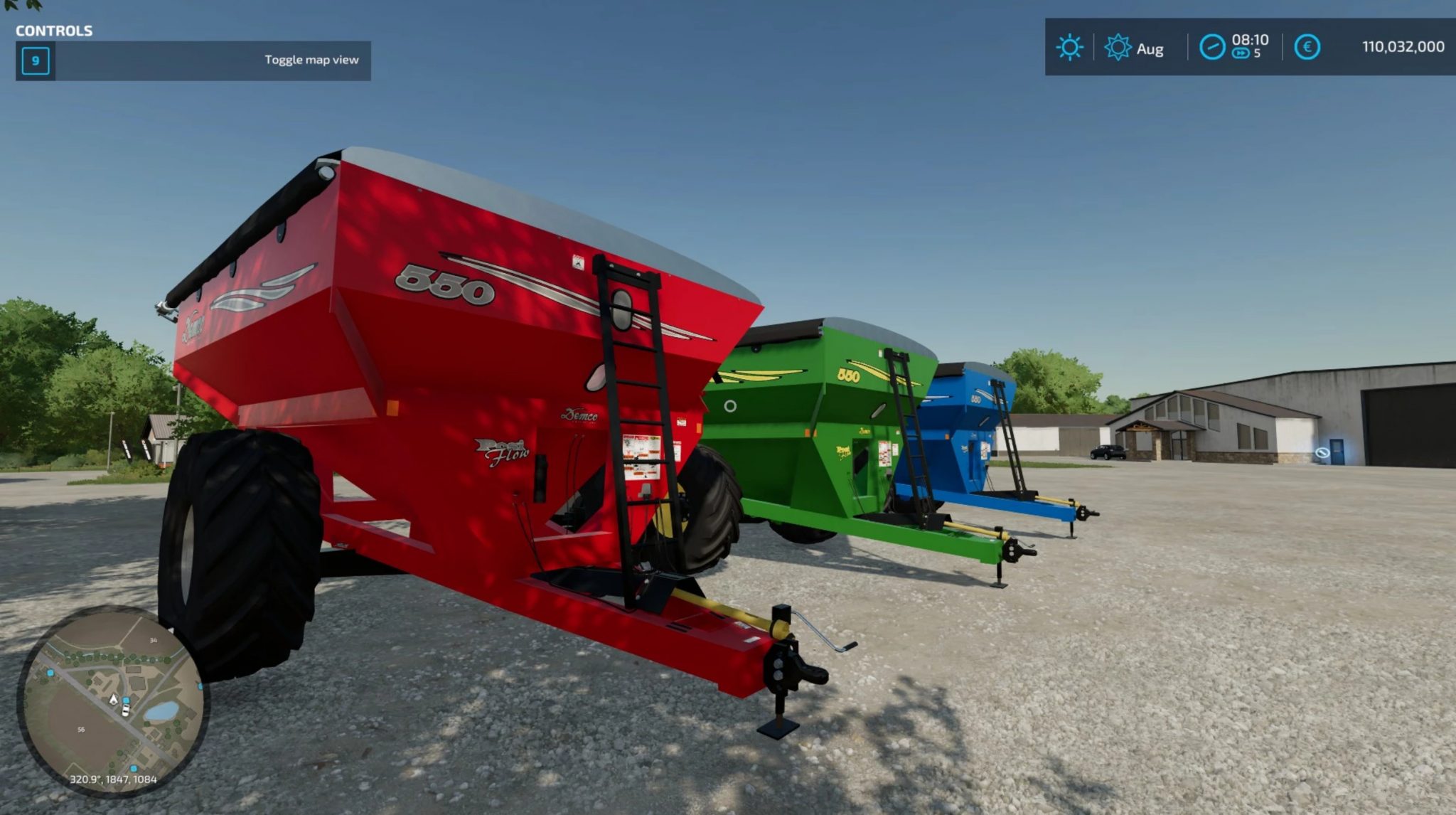Select the white vehicle marker on the minimap
This screenshot has height=815, width=1456.
[x=125, y=710]
